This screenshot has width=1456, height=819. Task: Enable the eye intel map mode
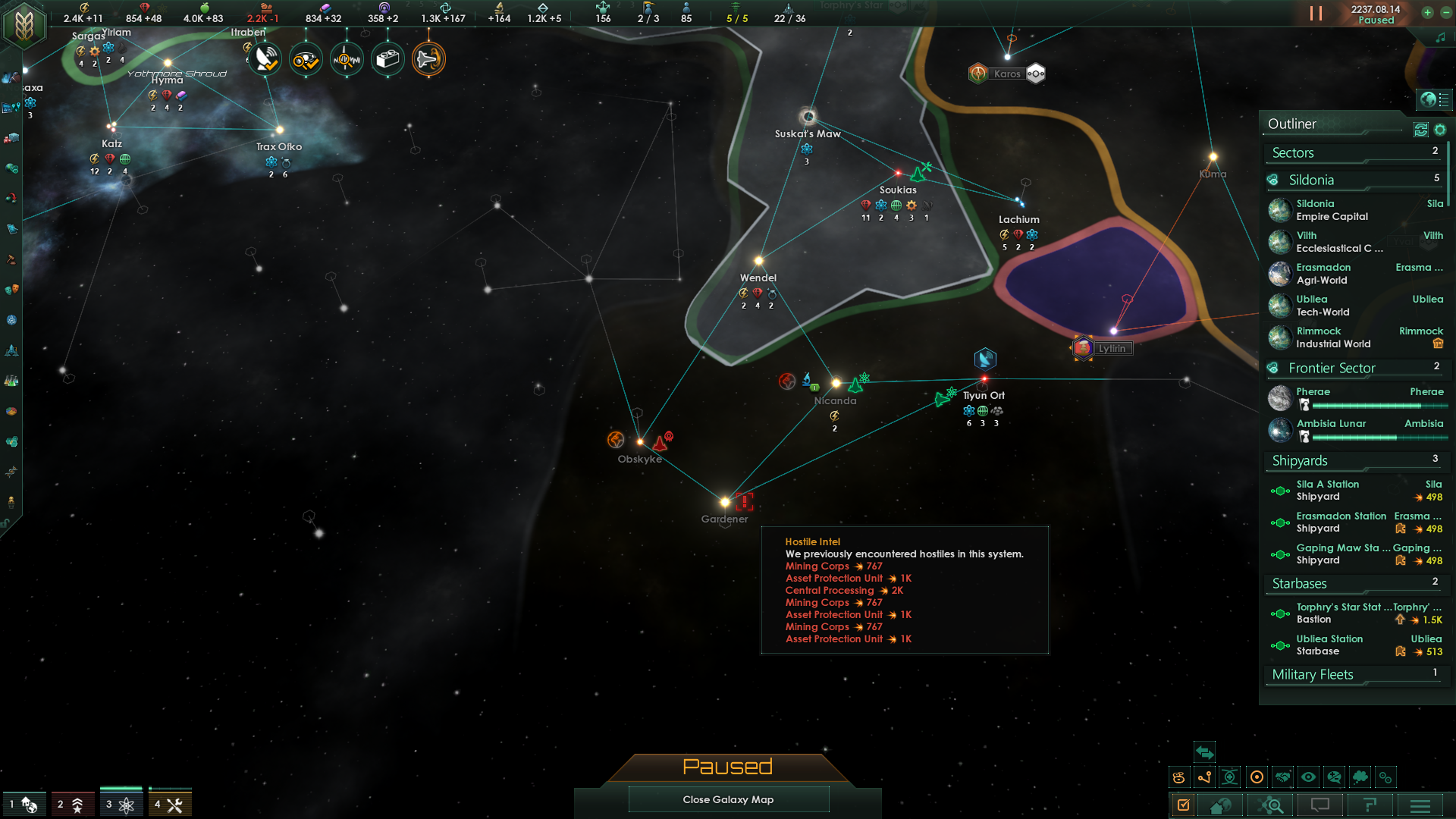[1308, 777]
